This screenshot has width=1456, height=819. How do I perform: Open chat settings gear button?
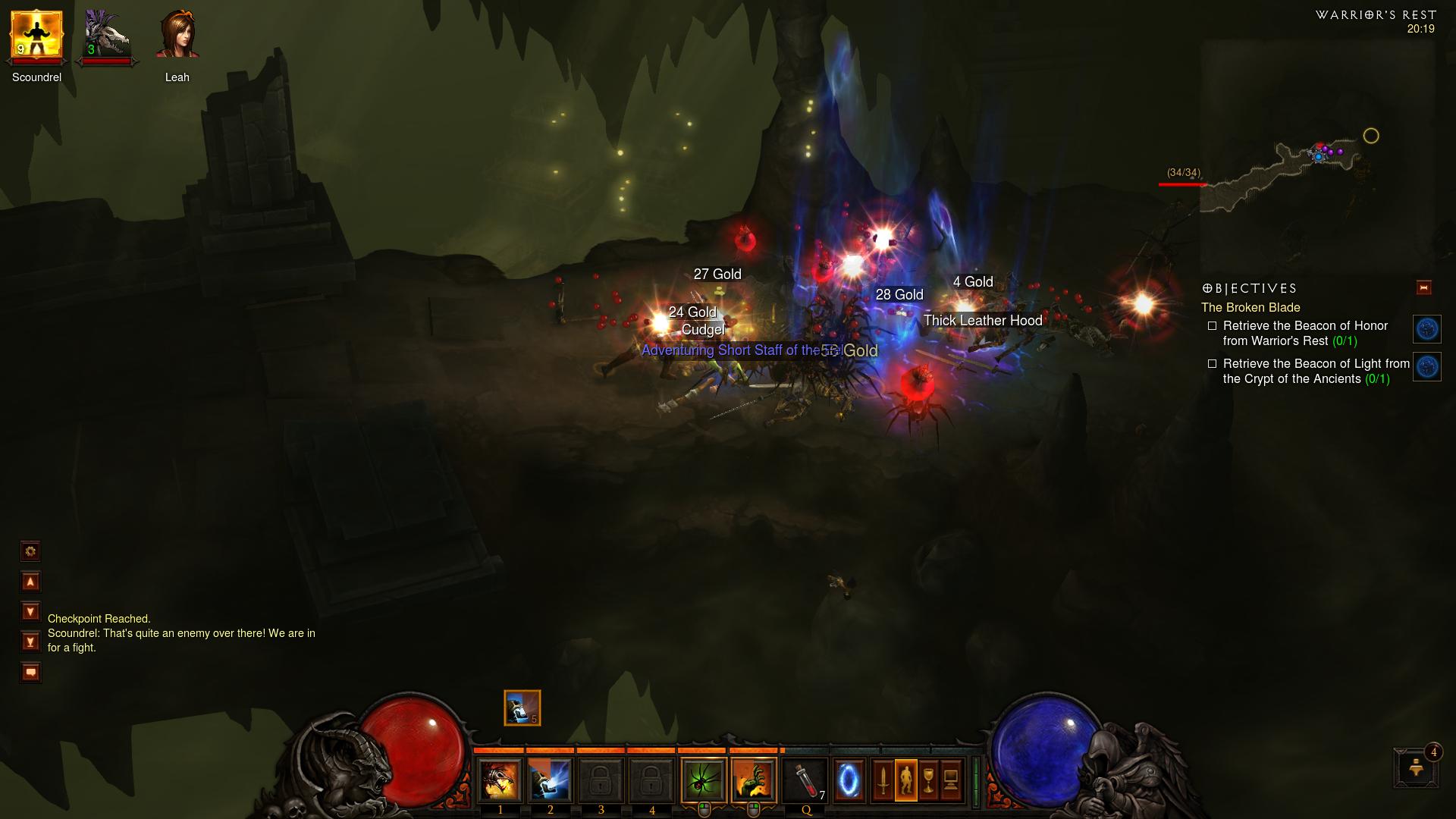click(30, 551)
